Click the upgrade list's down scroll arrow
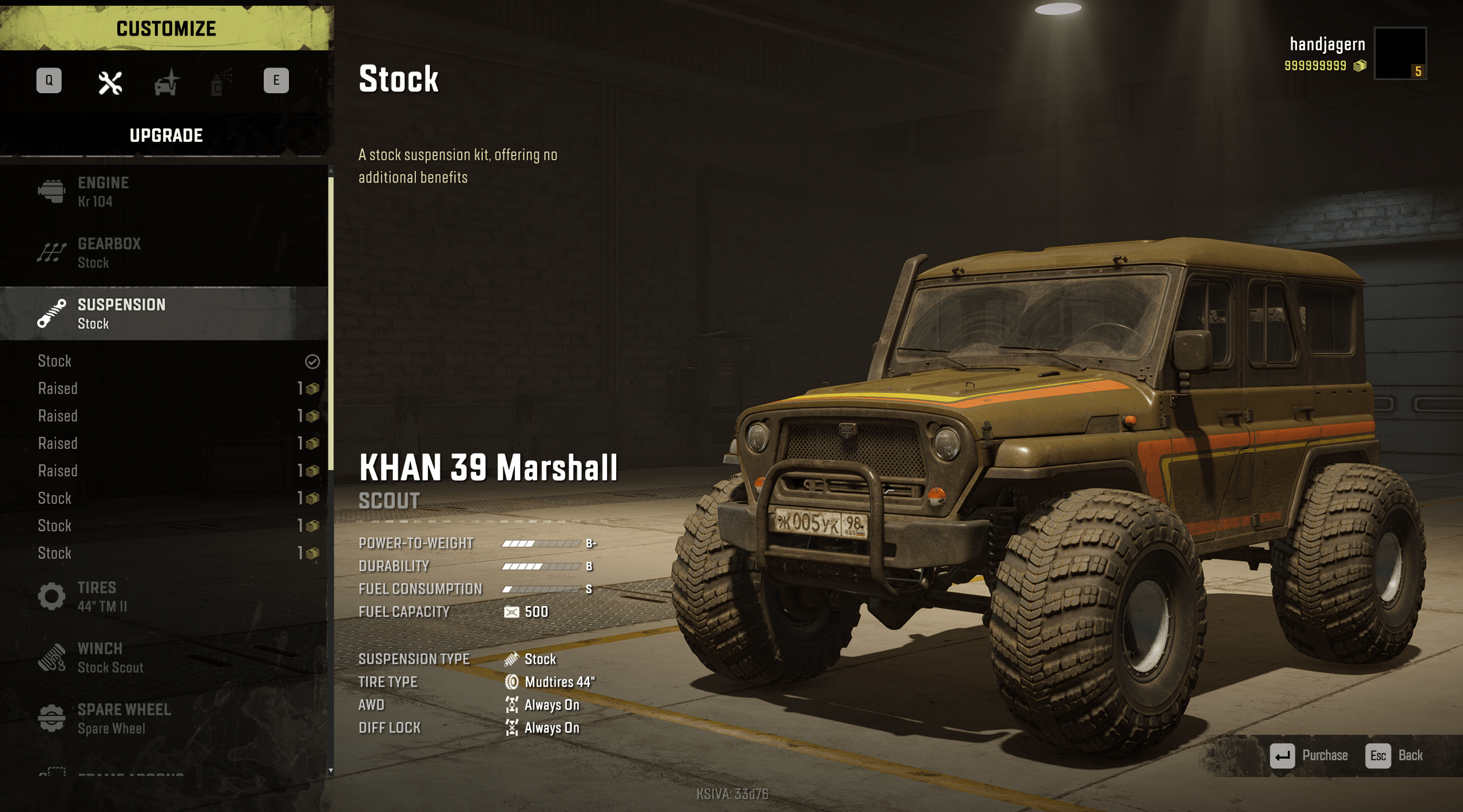The image size is (1463, 812). [x=331, y=770]
